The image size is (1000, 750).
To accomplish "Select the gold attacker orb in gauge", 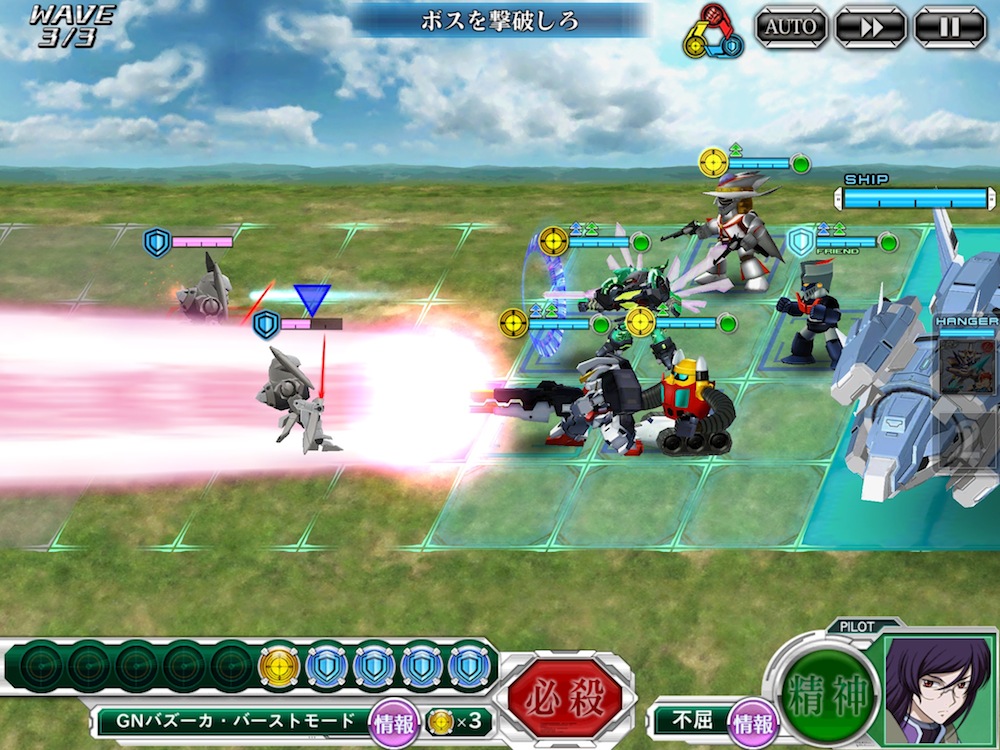I will (278, 665).
